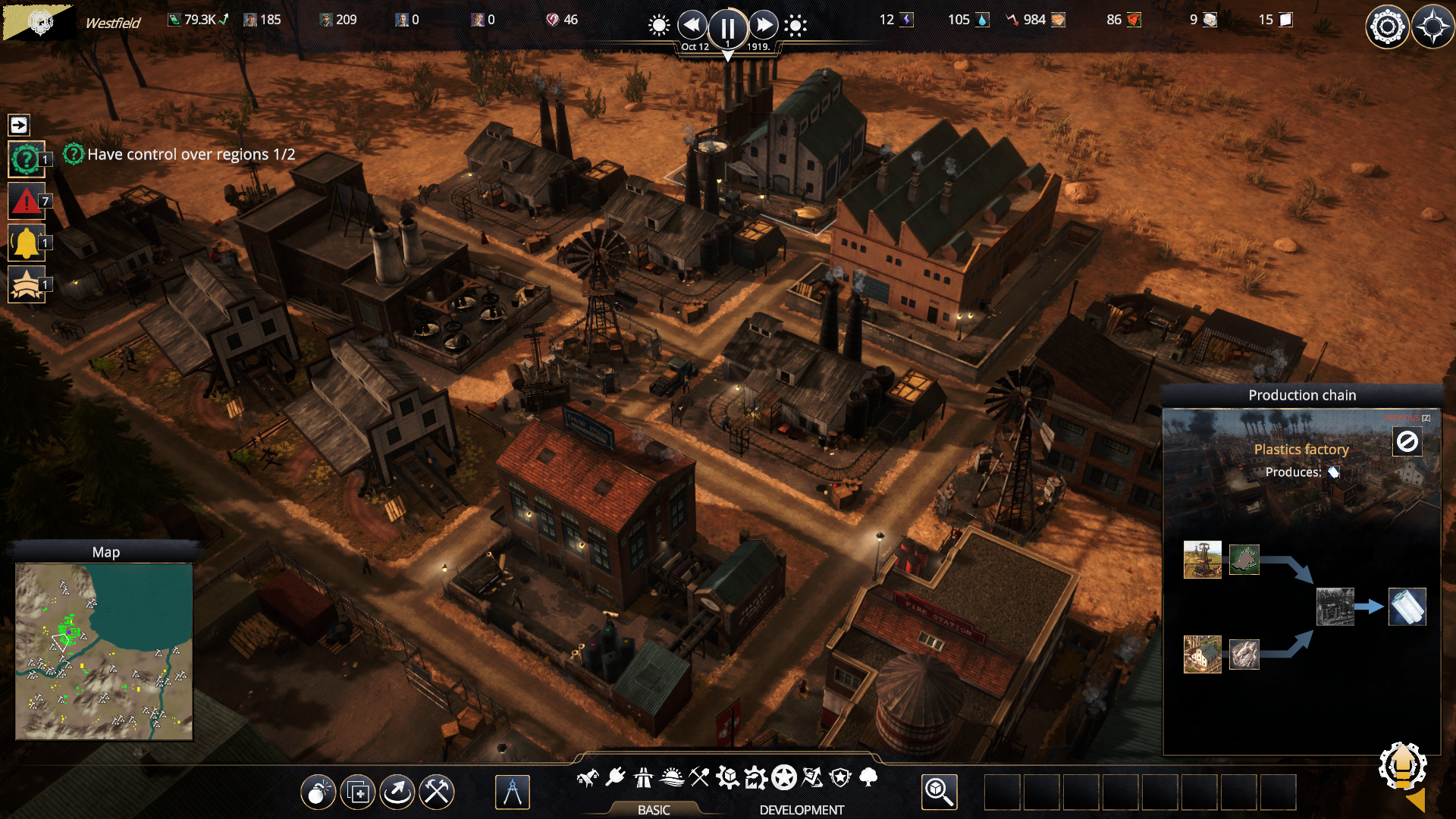Click on the minimap
Screen dimensions: 1456x819
[x=104, y=651]
